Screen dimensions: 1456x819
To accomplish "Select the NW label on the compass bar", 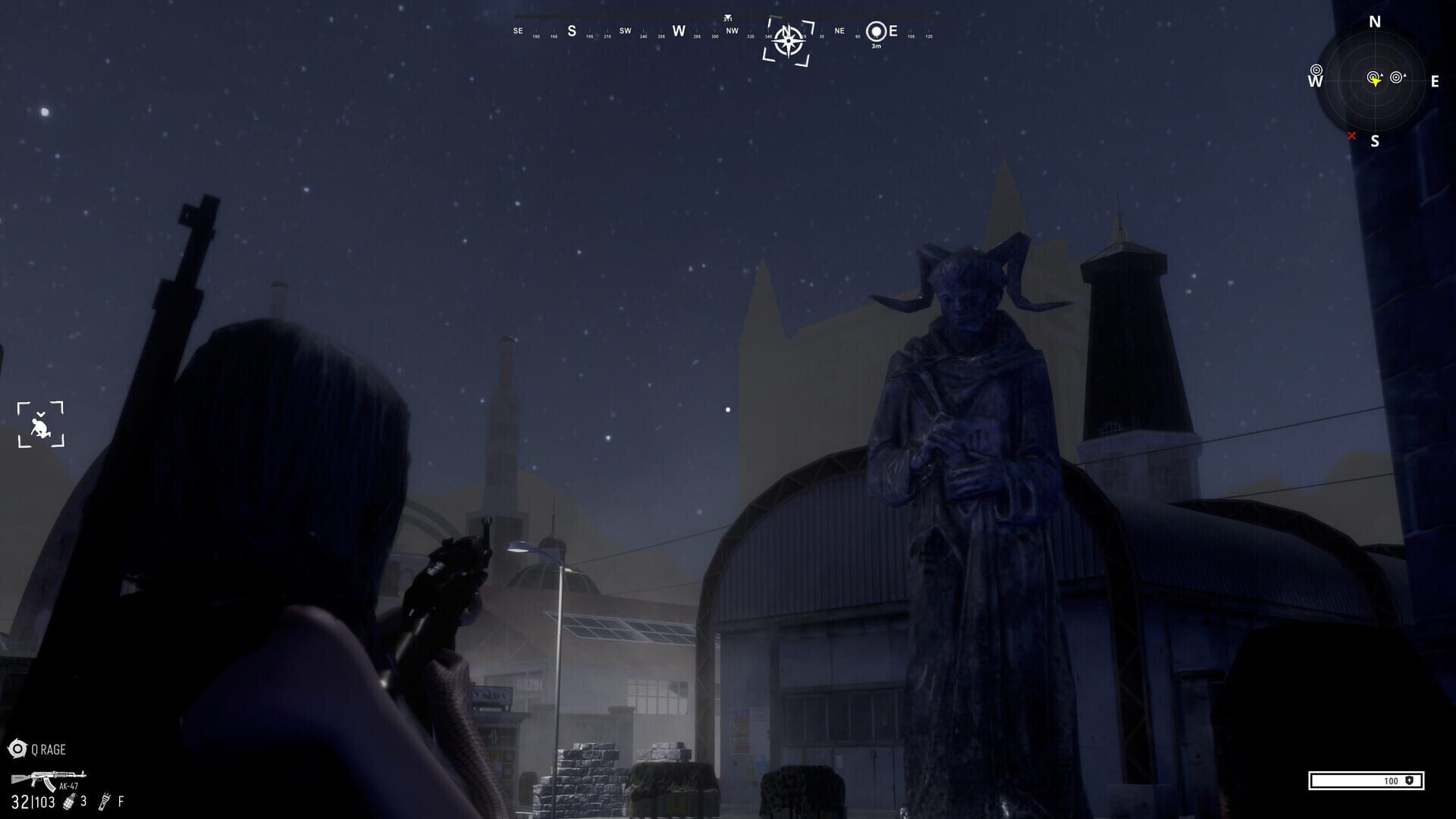I will 732,31.
